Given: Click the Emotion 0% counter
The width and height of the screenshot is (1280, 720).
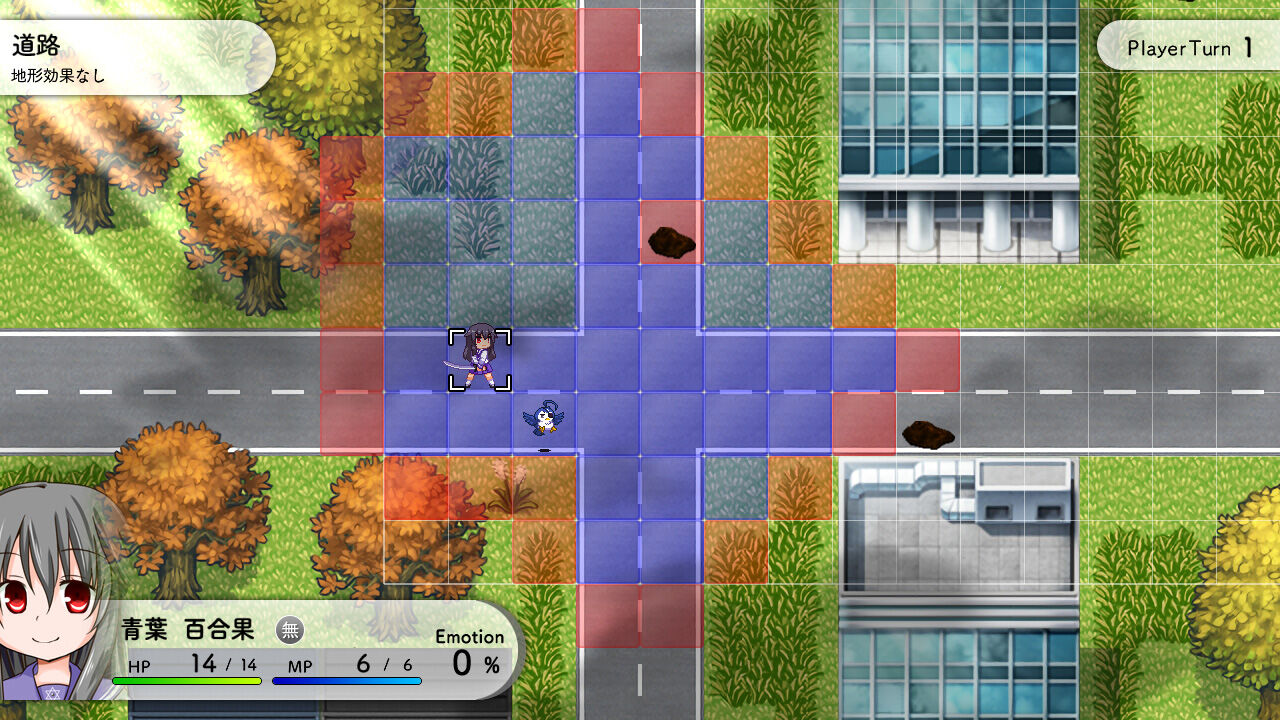Looking at the screenshot, I should click(x=470, y=650).
